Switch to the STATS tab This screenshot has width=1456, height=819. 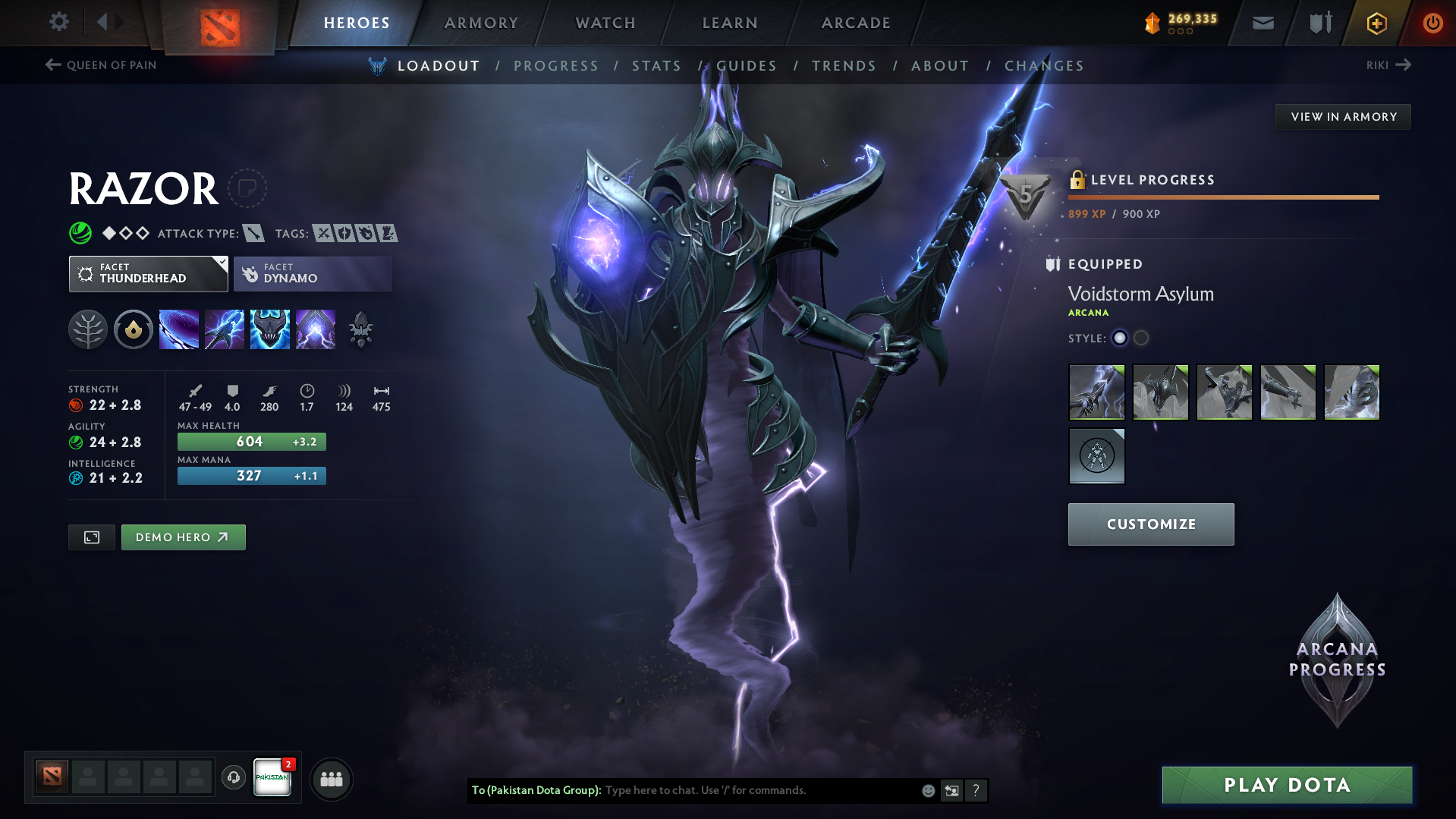[x=656, y=65]
